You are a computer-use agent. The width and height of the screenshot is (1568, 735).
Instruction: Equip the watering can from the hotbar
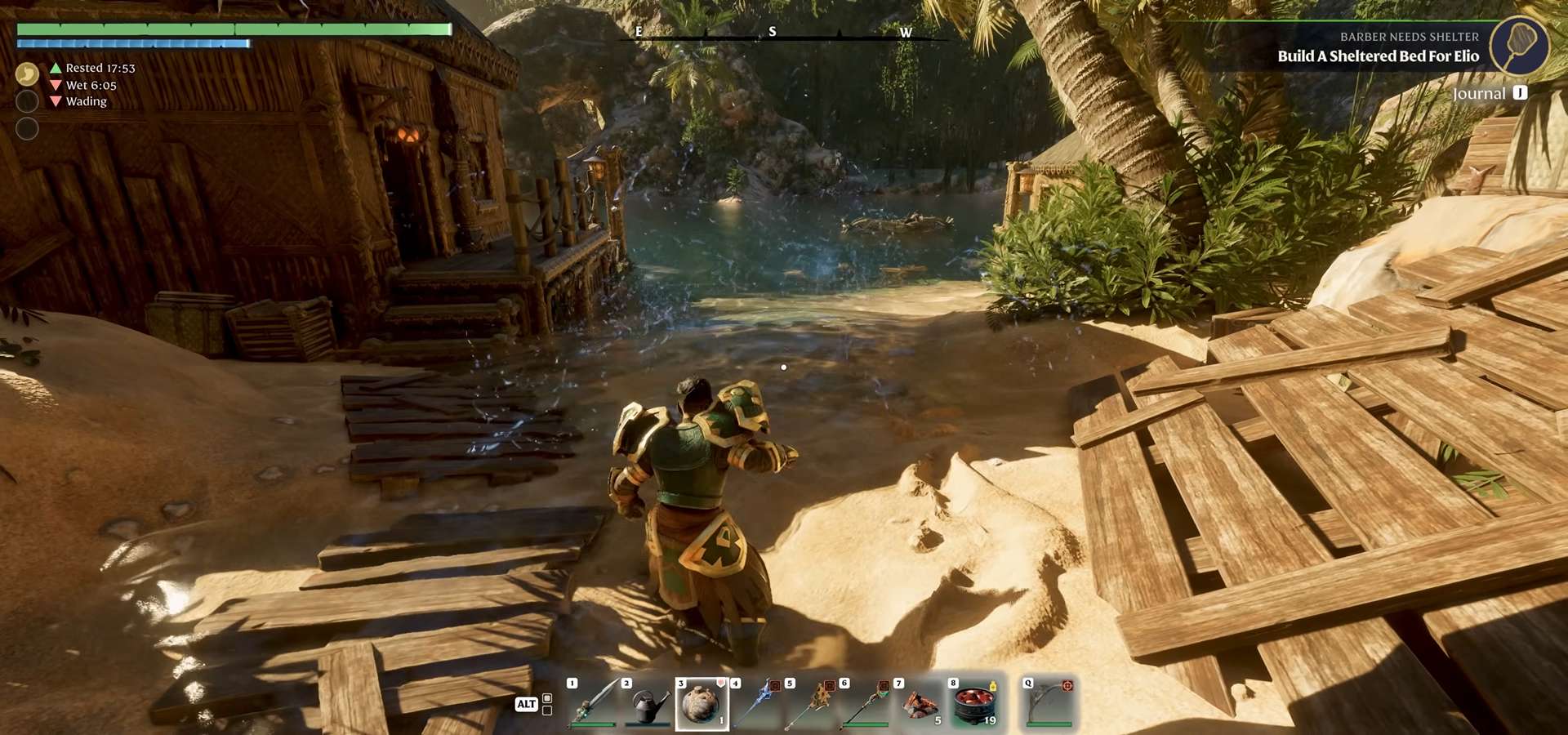pyautogui.click(x=648, y=704)
